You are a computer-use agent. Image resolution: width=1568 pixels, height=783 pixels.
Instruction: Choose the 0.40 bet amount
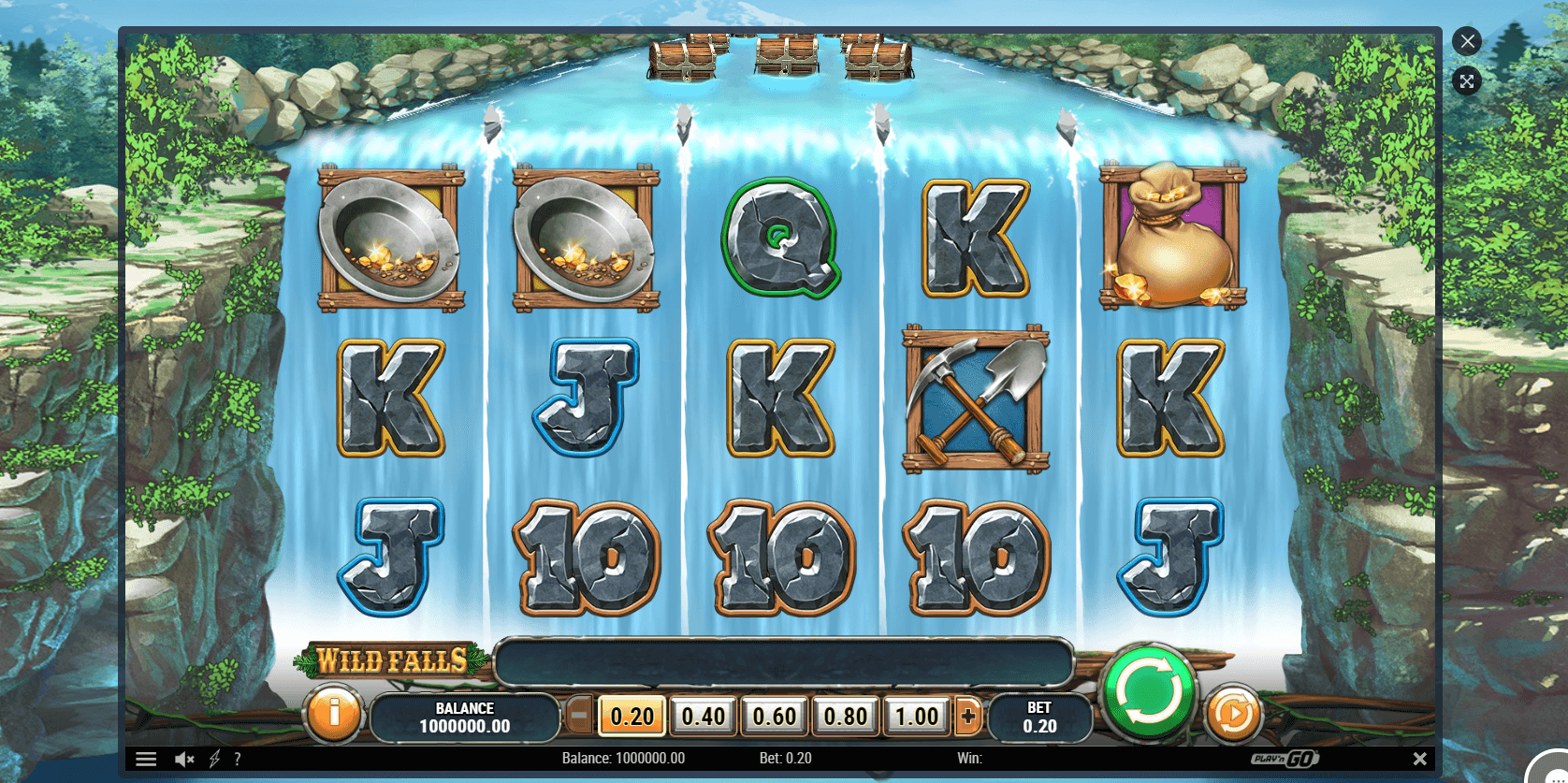pos(704,718)
